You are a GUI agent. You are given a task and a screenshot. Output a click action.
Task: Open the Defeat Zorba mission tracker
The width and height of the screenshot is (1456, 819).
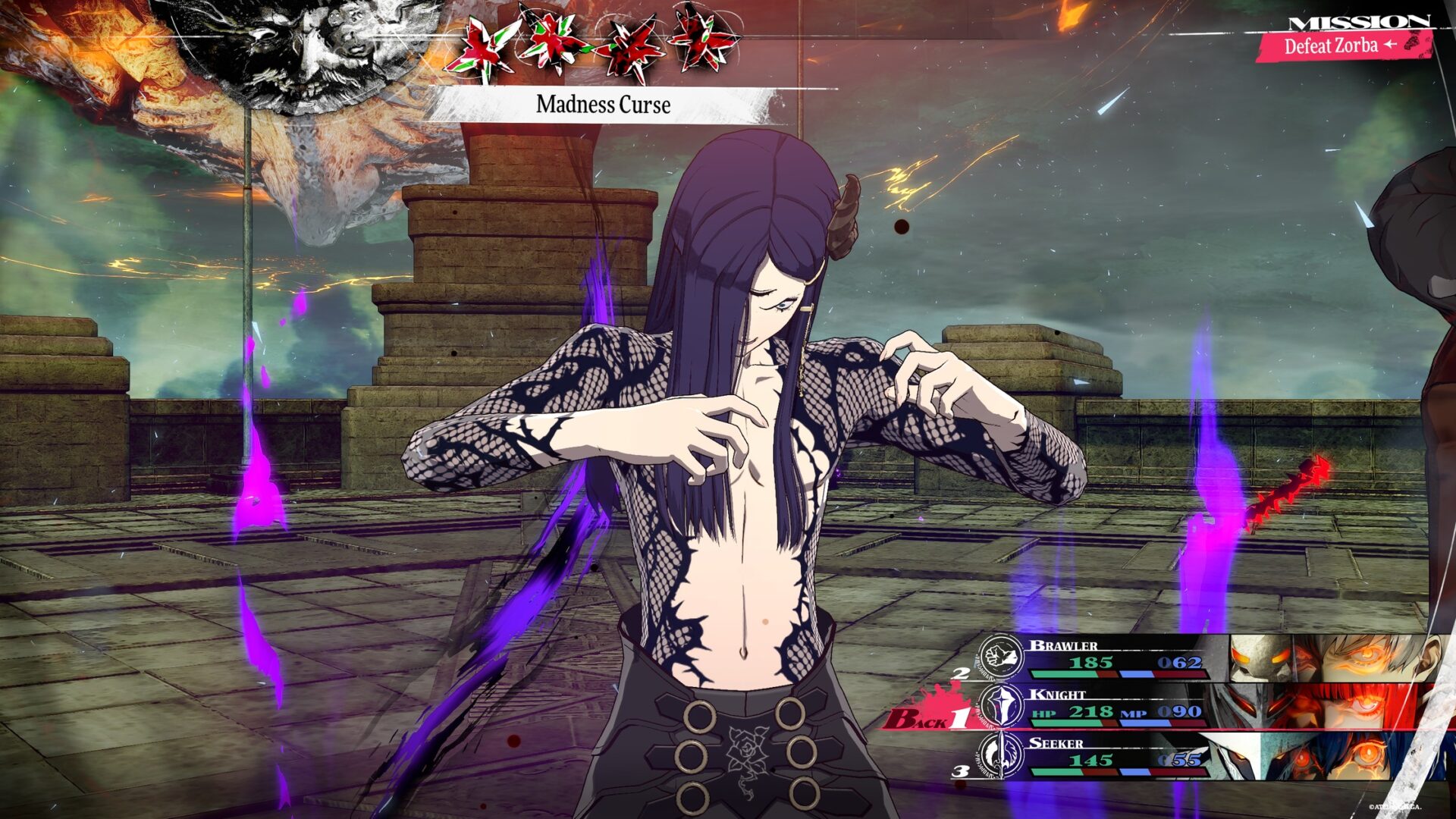pyautogui.click(x=1341, y=45)
